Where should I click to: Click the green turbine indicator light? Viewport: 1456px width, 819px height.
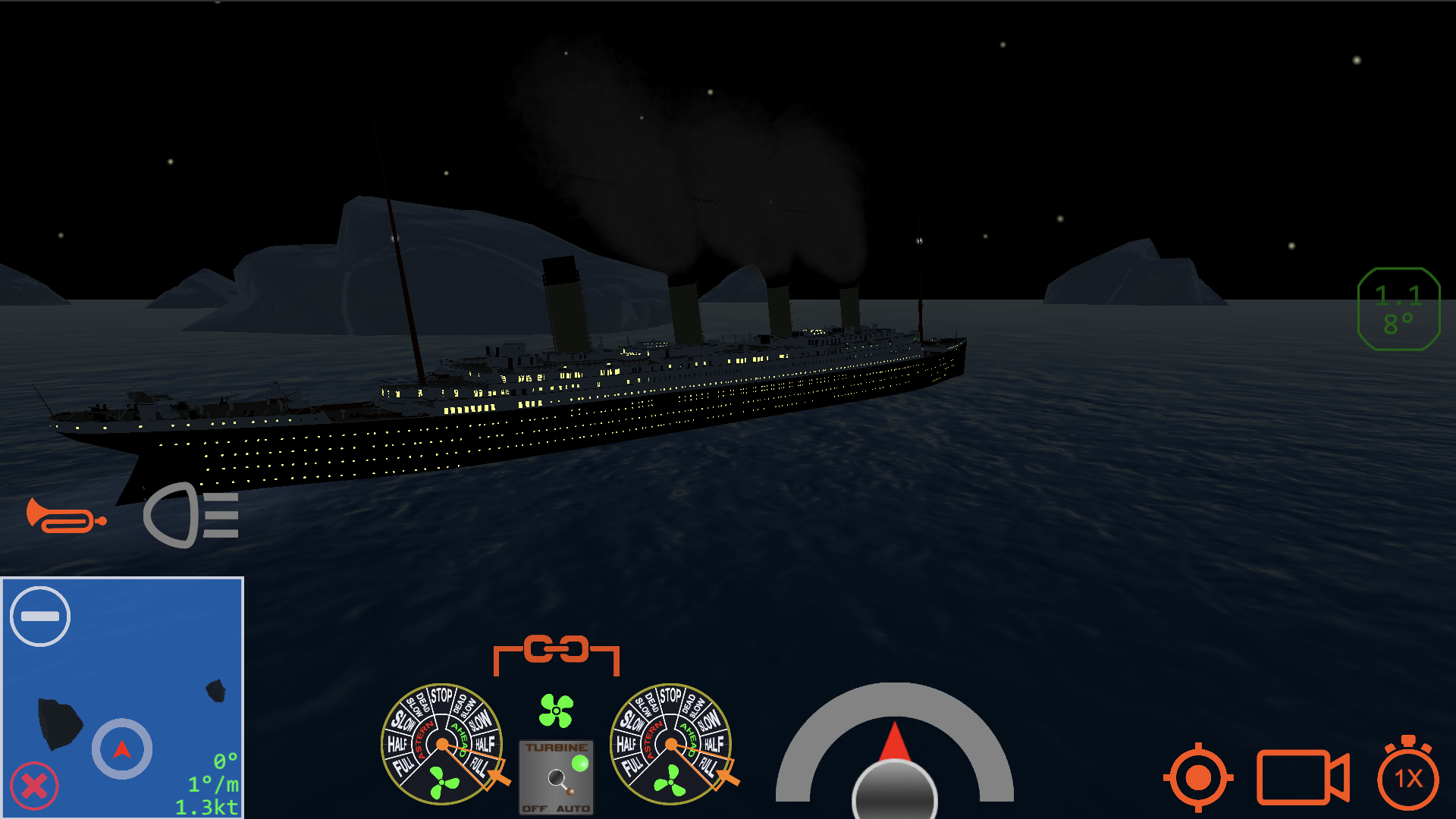pos(580,764)
